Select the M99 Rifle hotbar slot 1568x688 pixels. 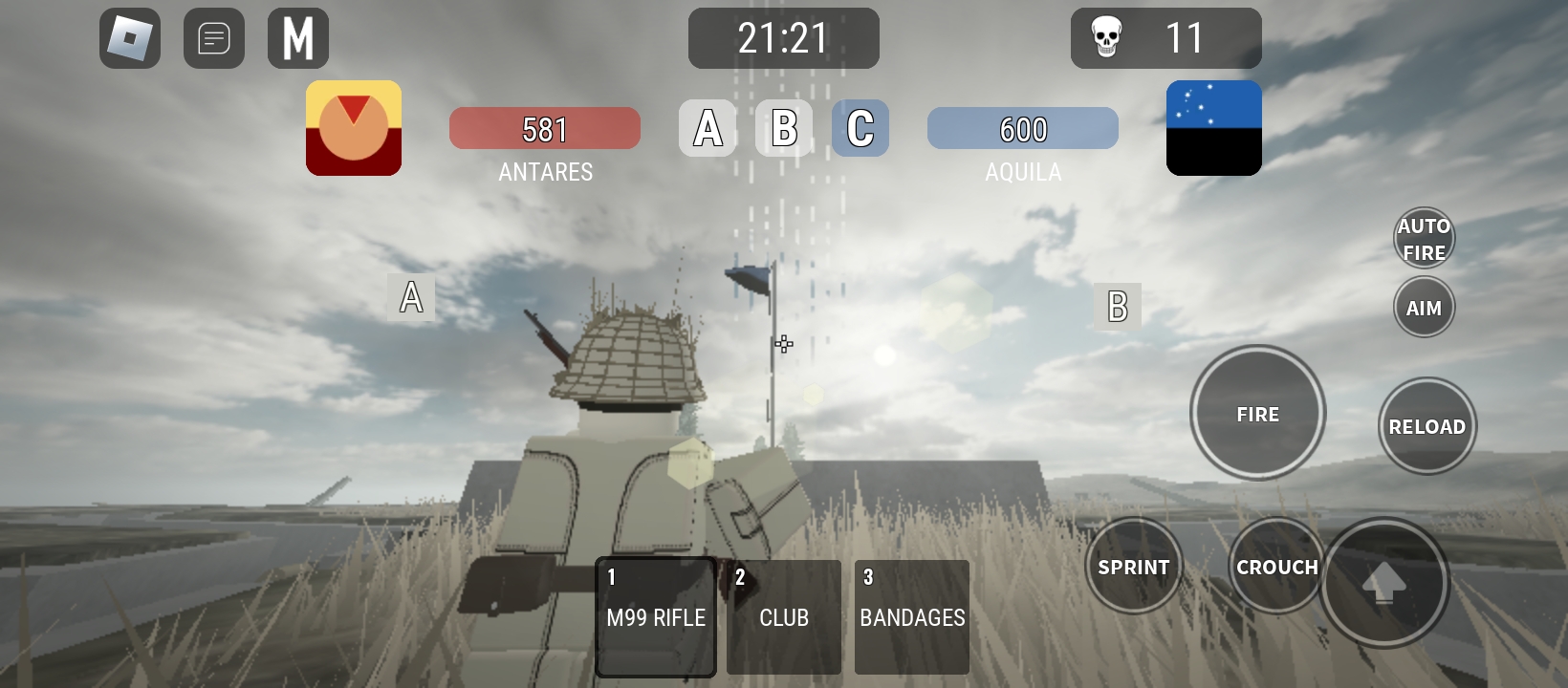click(656, 616)
